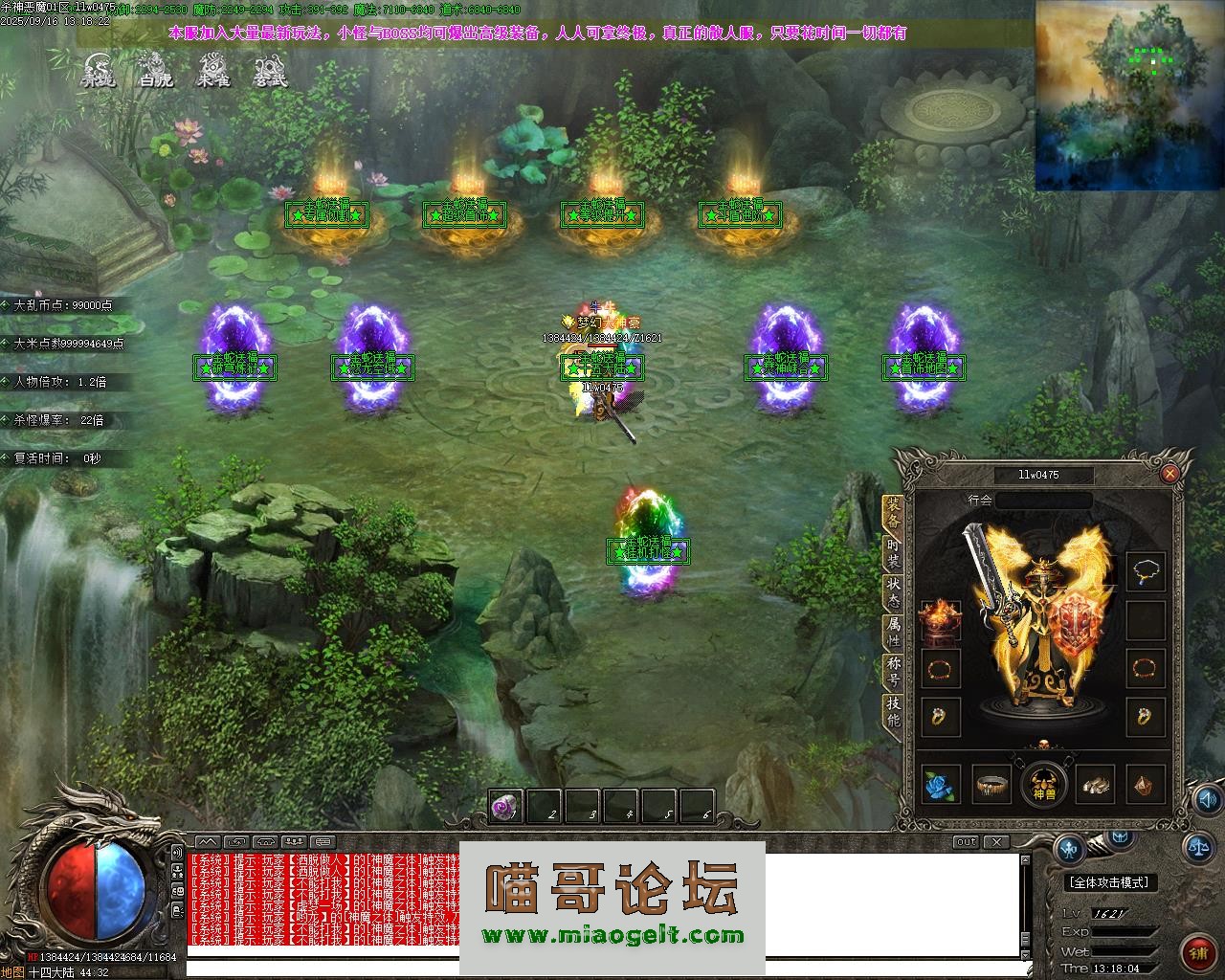Open the minimap
Viewport: 1225px width, 980px height.
1129,94
